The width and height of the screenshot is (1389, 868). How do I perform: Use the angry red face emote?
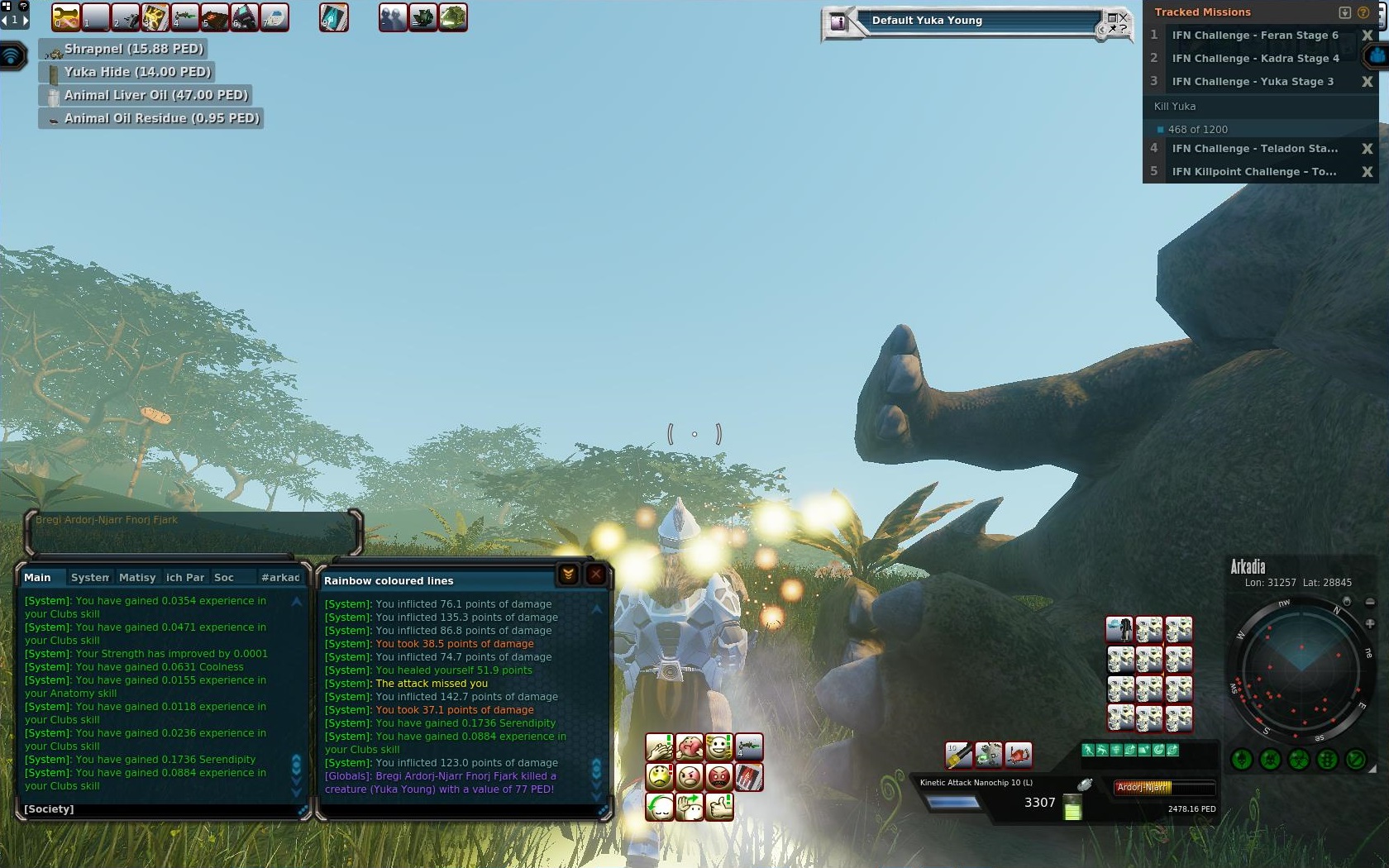click(719, 777)
